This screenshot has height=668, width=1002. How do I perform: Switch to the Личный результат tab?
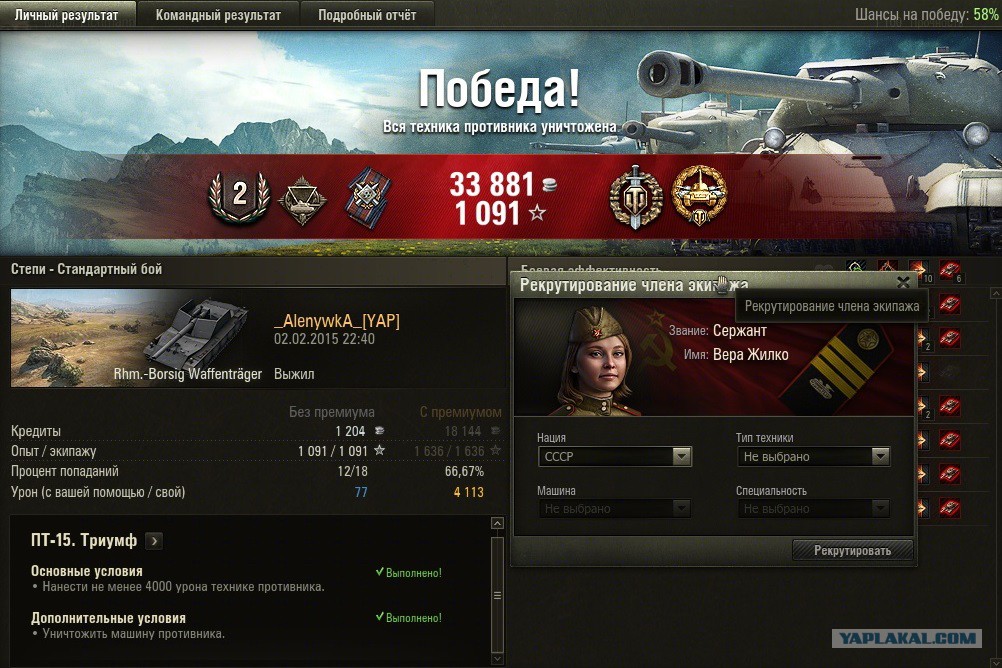coord(66,15)
